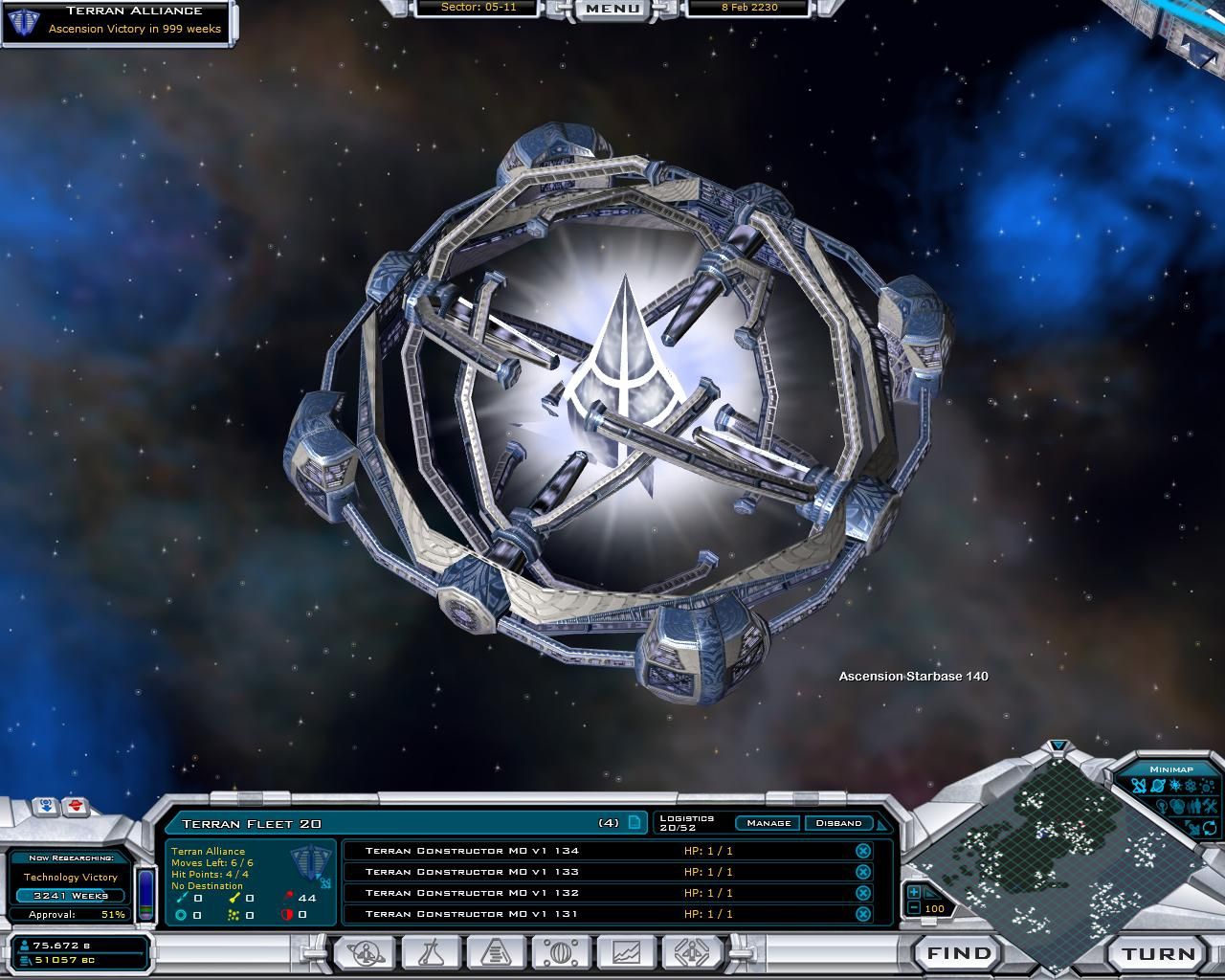1225x980 pixels.
Task: Click the minimap zoom plus control
Action: click(x=916, y=893)
